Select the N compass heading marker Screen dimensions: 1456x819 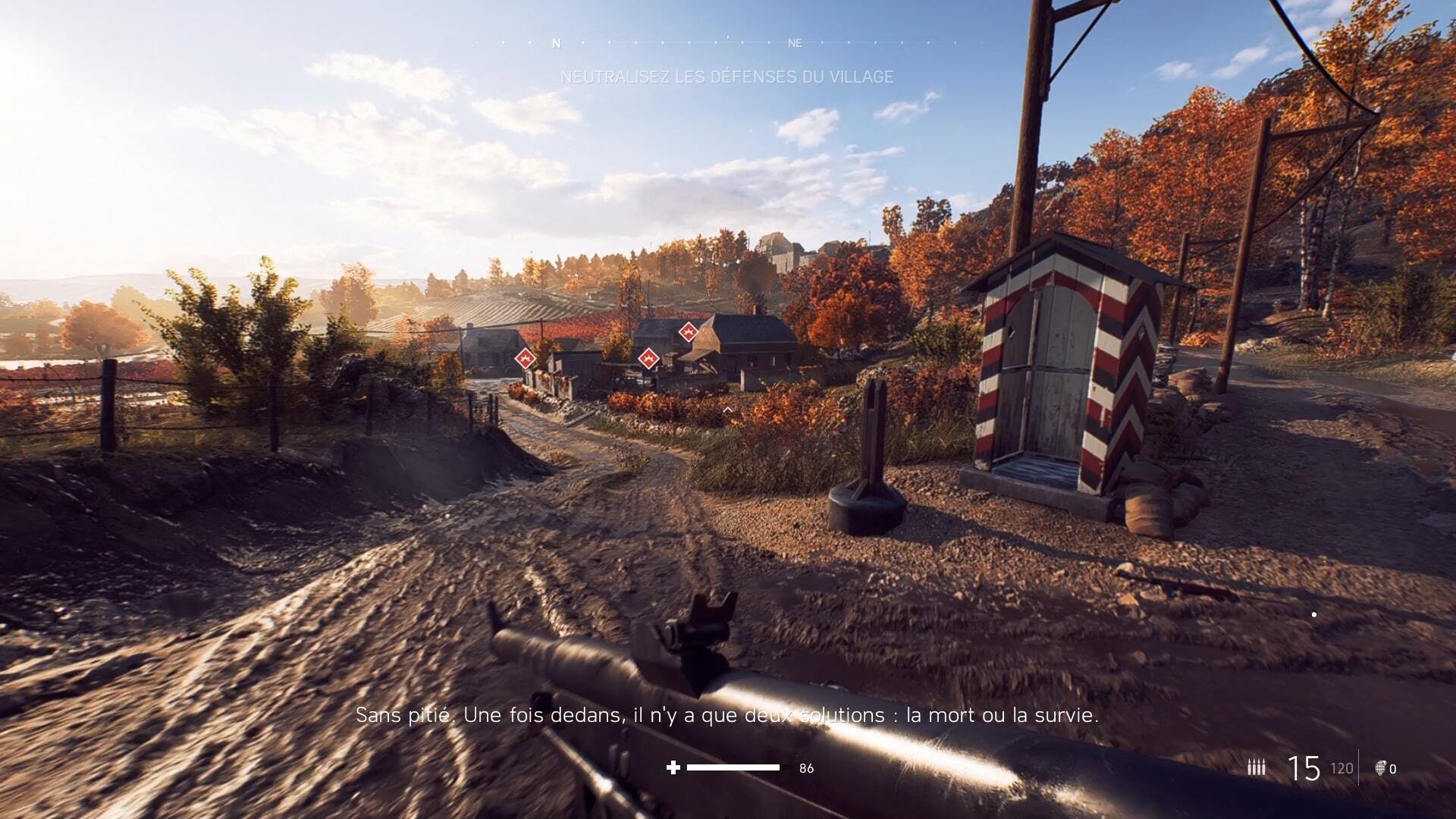pos(557,43)
